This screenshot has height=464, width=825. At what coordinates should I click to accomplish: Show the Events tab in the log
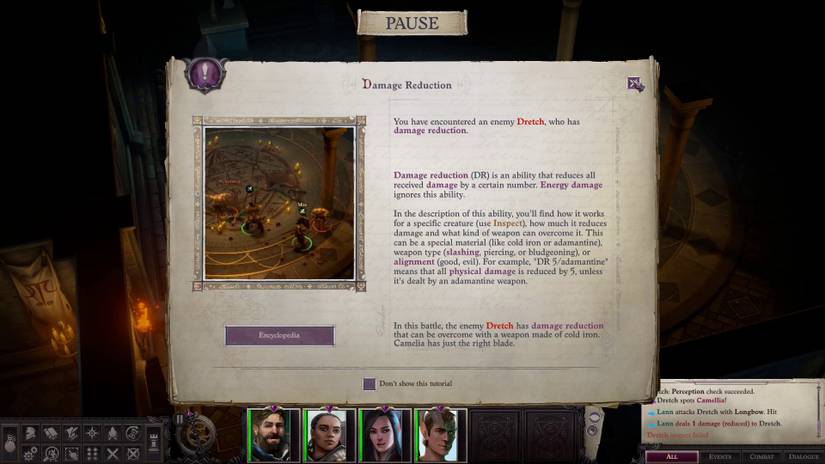point(720,456)
